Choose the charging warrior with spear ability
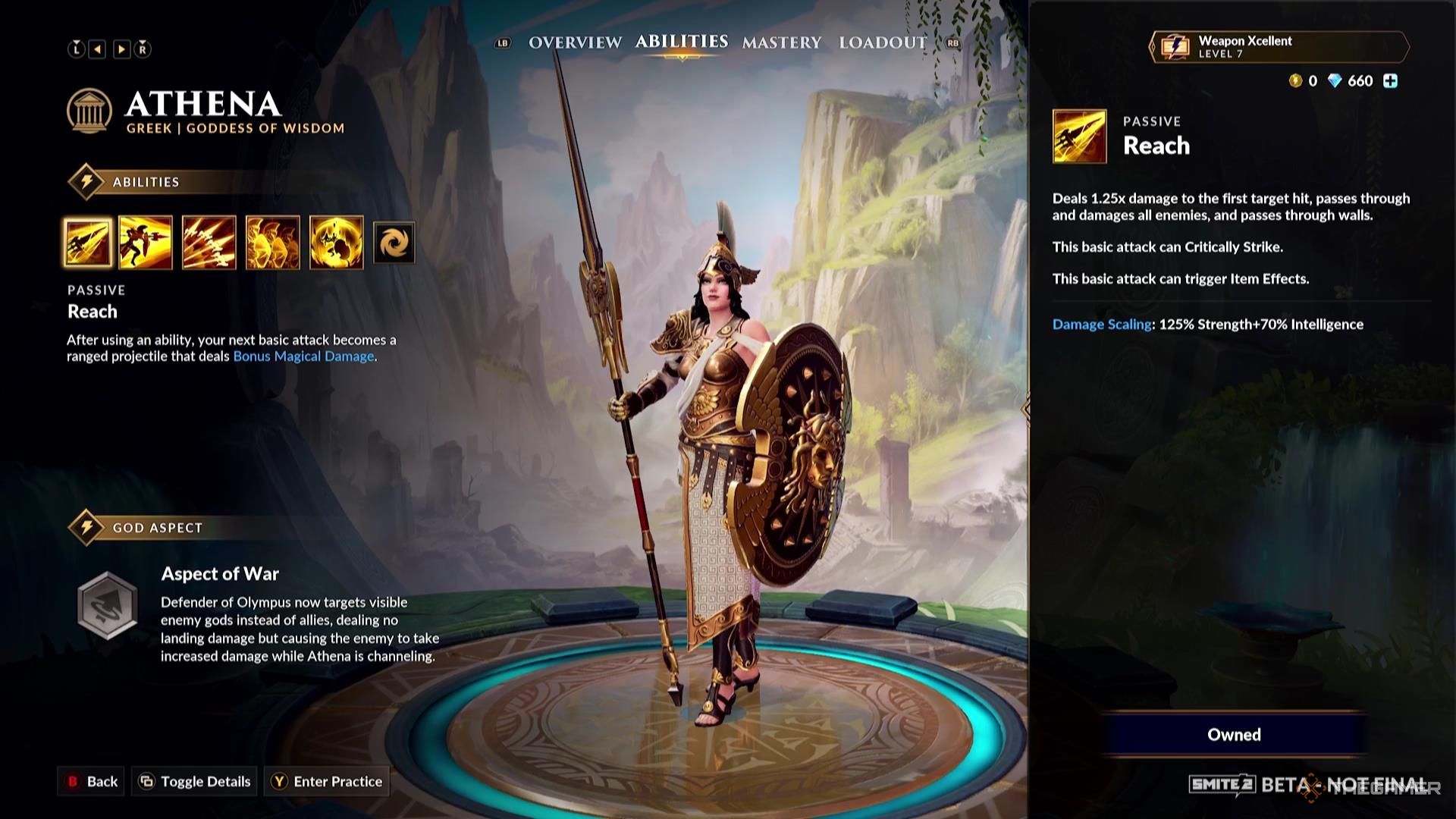Screen dimensions: 1456x819 click(146, 243)
